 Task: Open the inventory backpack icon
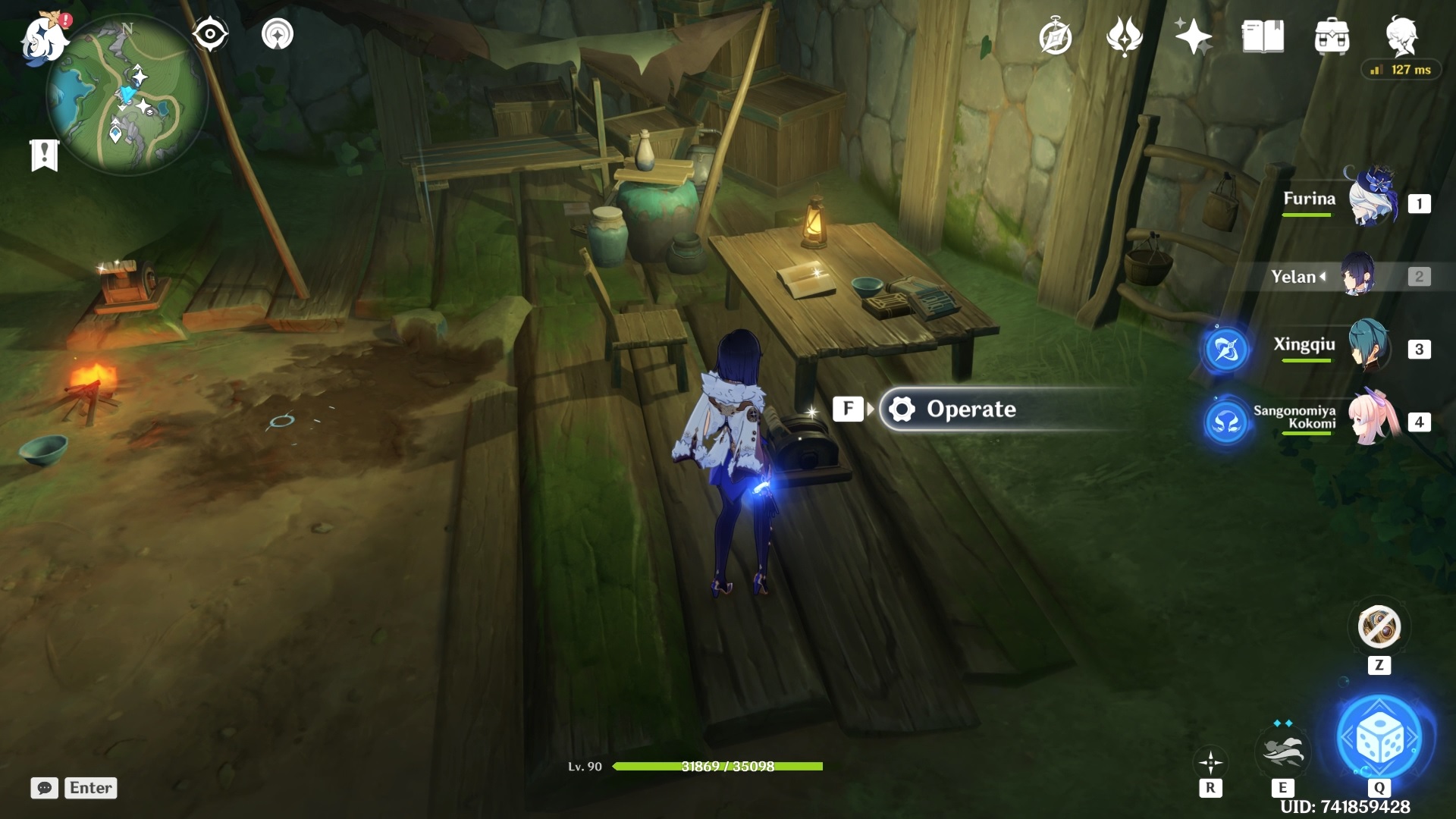(x=1333, y=36)
